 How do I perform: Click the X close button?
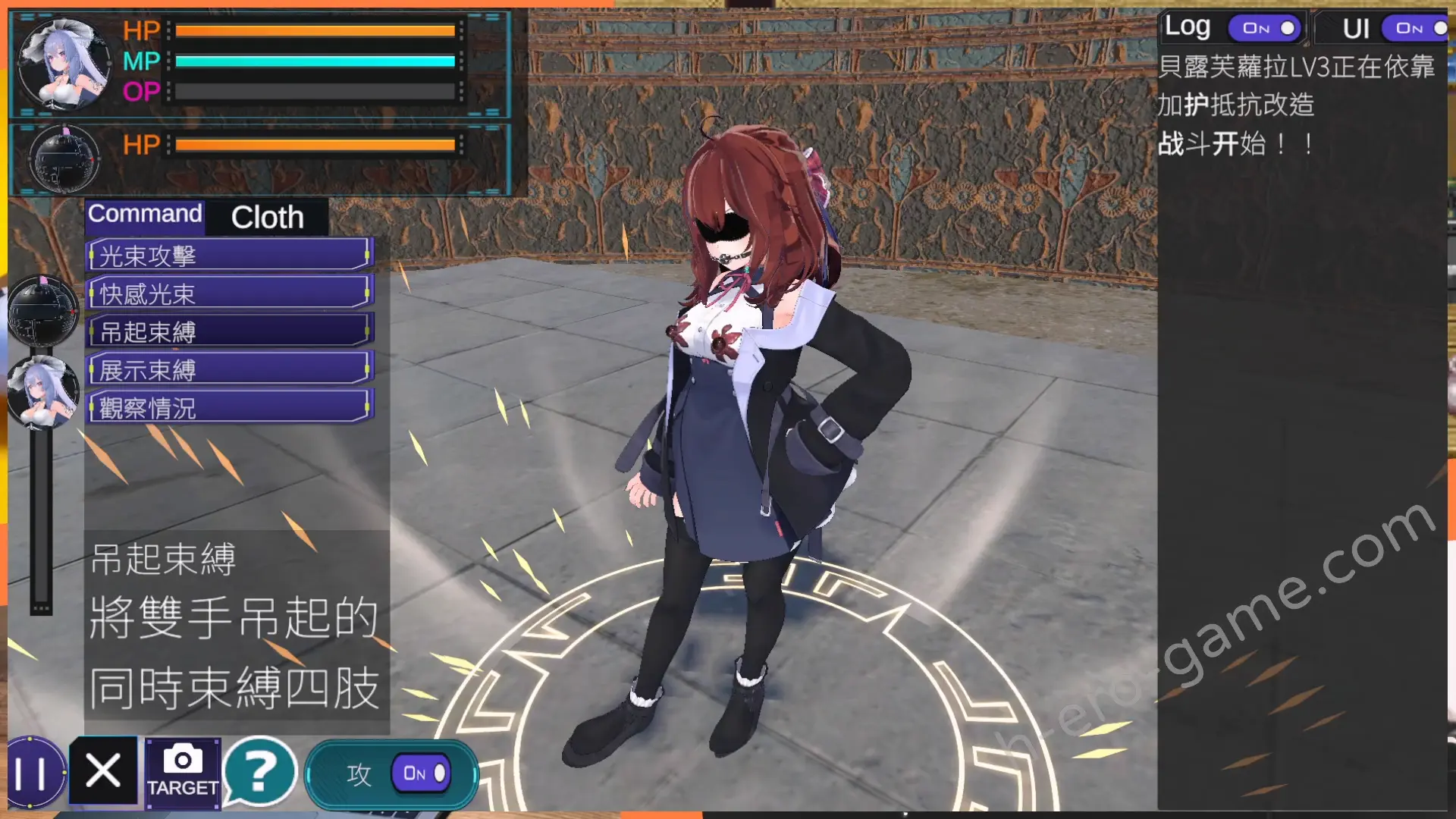tap(103, 771)
